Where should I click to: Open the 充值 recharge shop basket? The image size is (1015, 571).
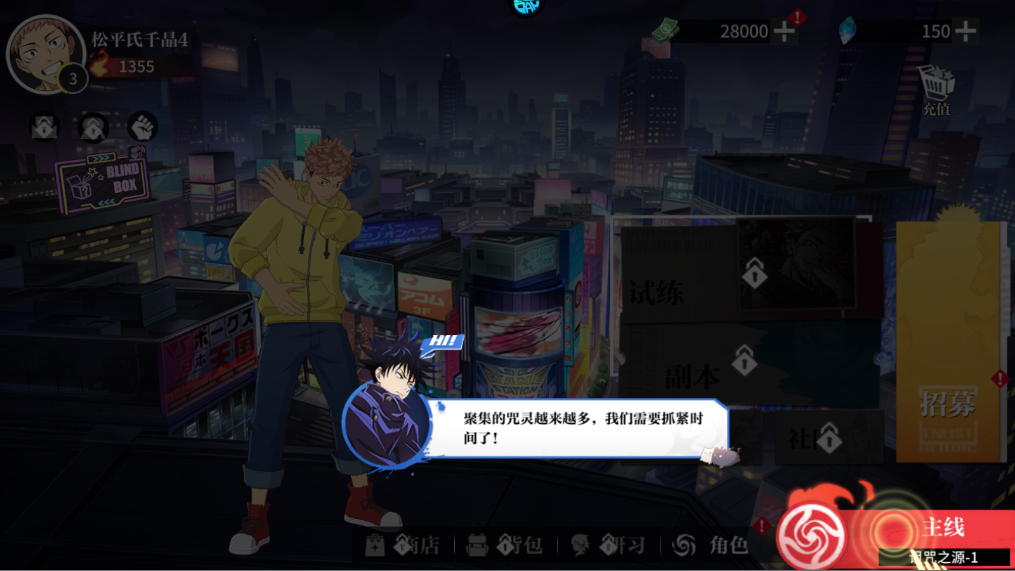click(x=936, y=89)
